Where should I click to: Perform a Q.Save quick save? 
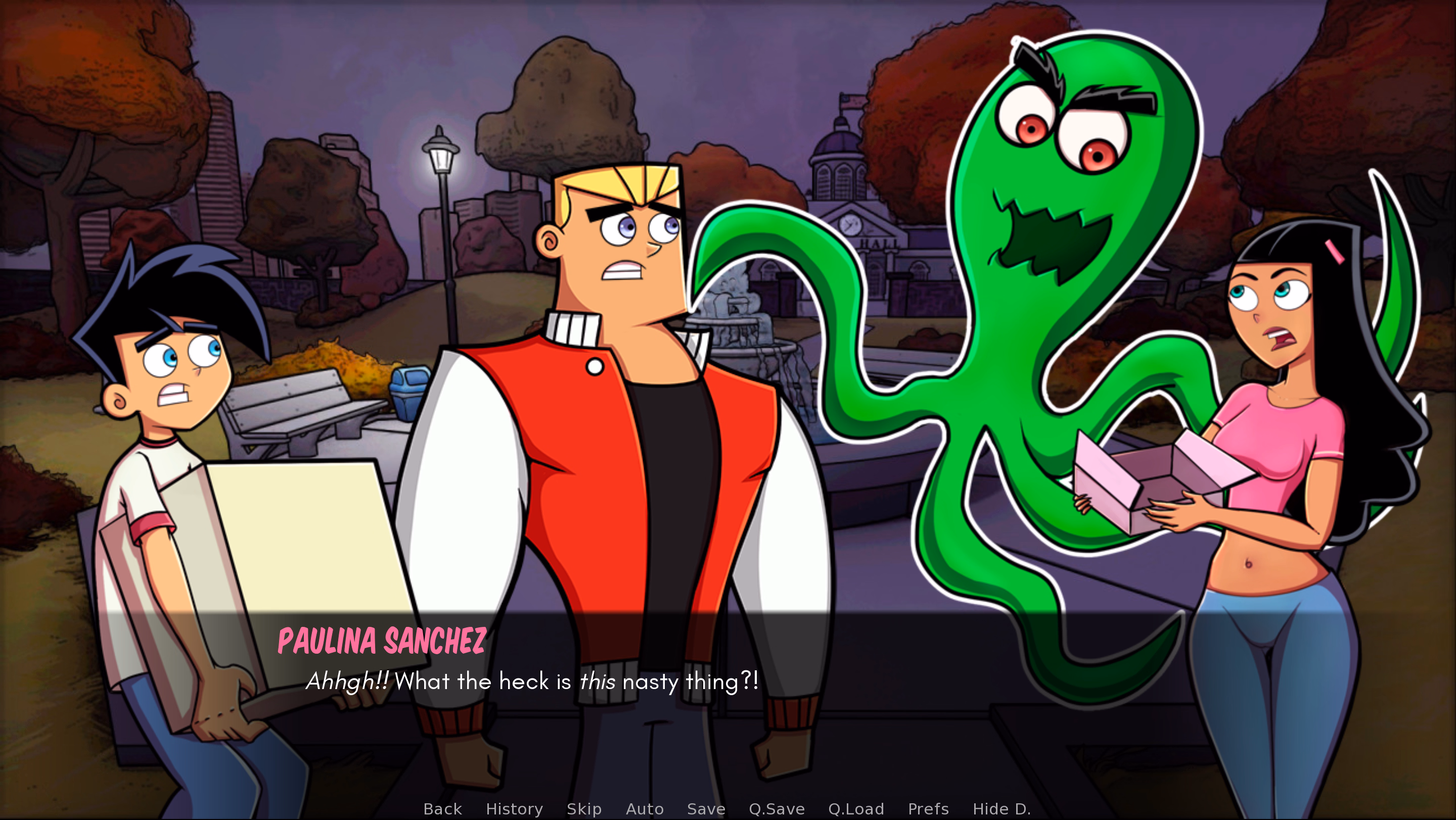777,809
